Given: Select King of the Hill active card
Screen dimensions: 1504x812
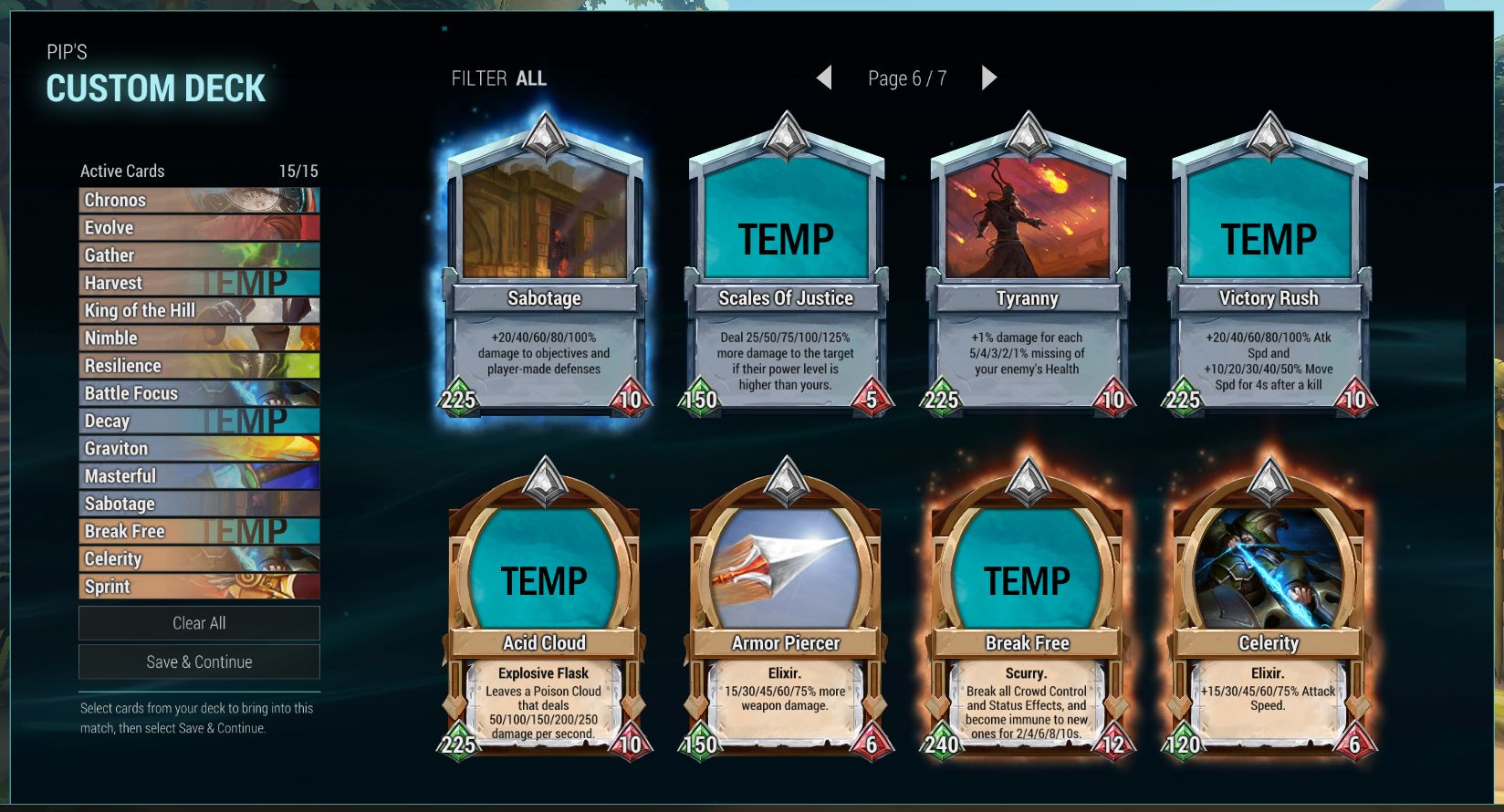Looking at the screenshot, I should click(x=199, y=310).
